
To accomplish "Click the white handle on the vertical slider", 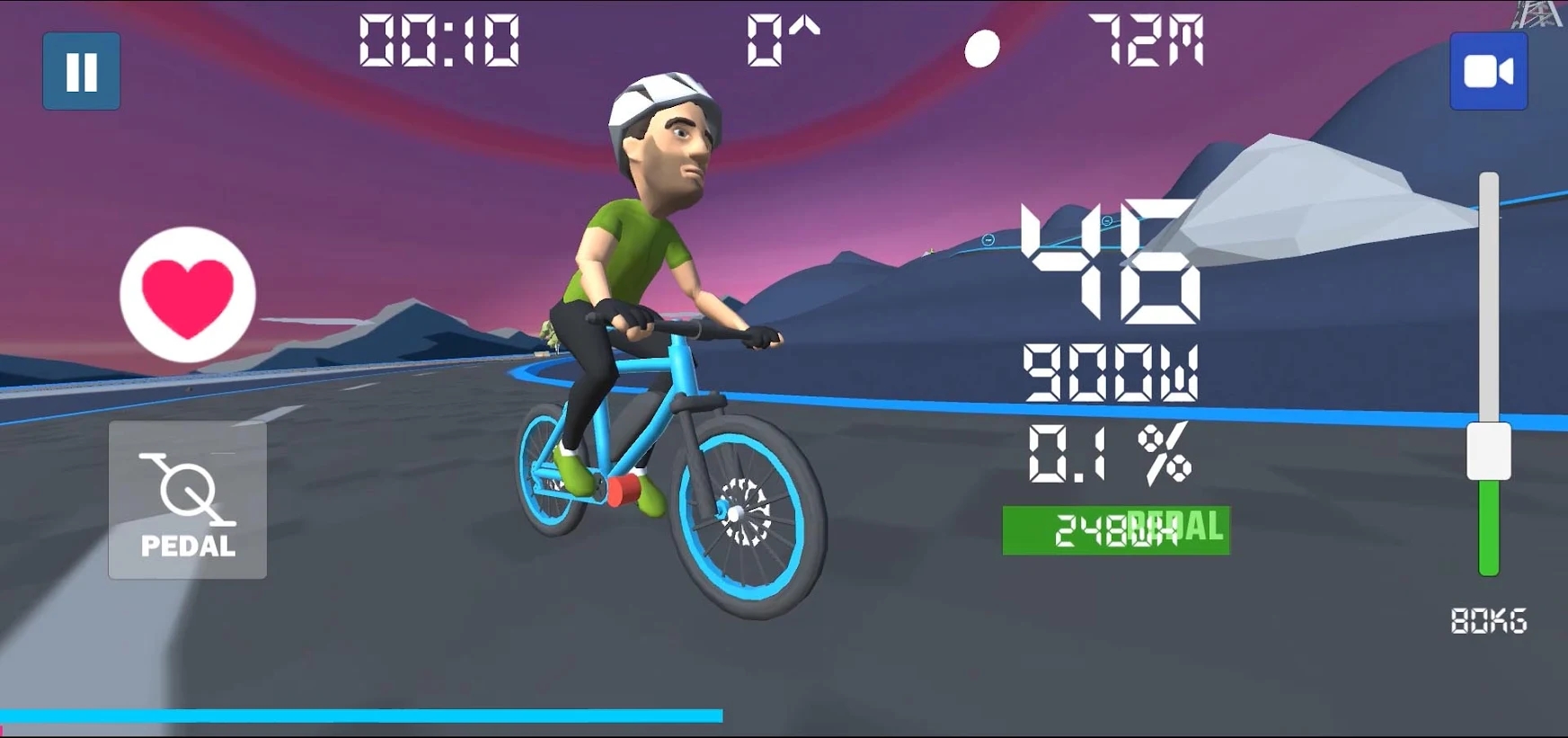I will 1488,451.
